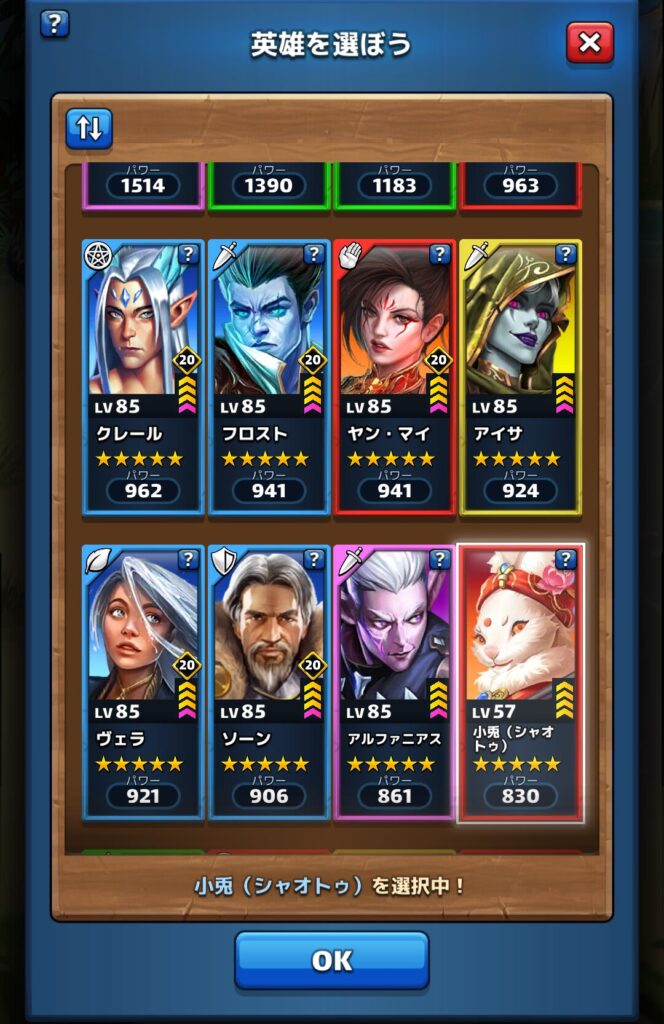Open the help question mark icon
664x1024 pixels.
(x=55, y=24)
